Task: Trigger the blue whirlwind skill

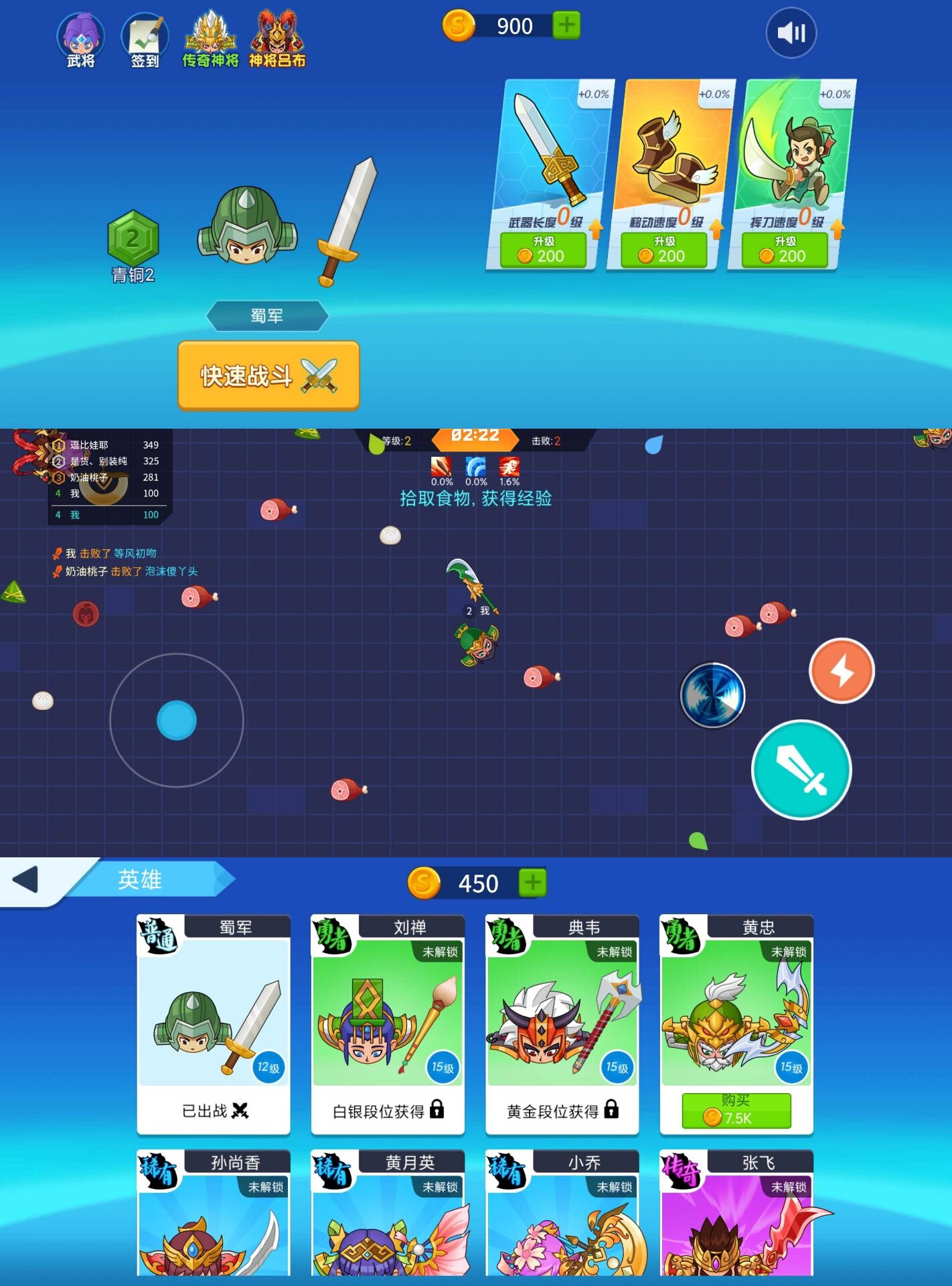Action: (x=712, y=695)
